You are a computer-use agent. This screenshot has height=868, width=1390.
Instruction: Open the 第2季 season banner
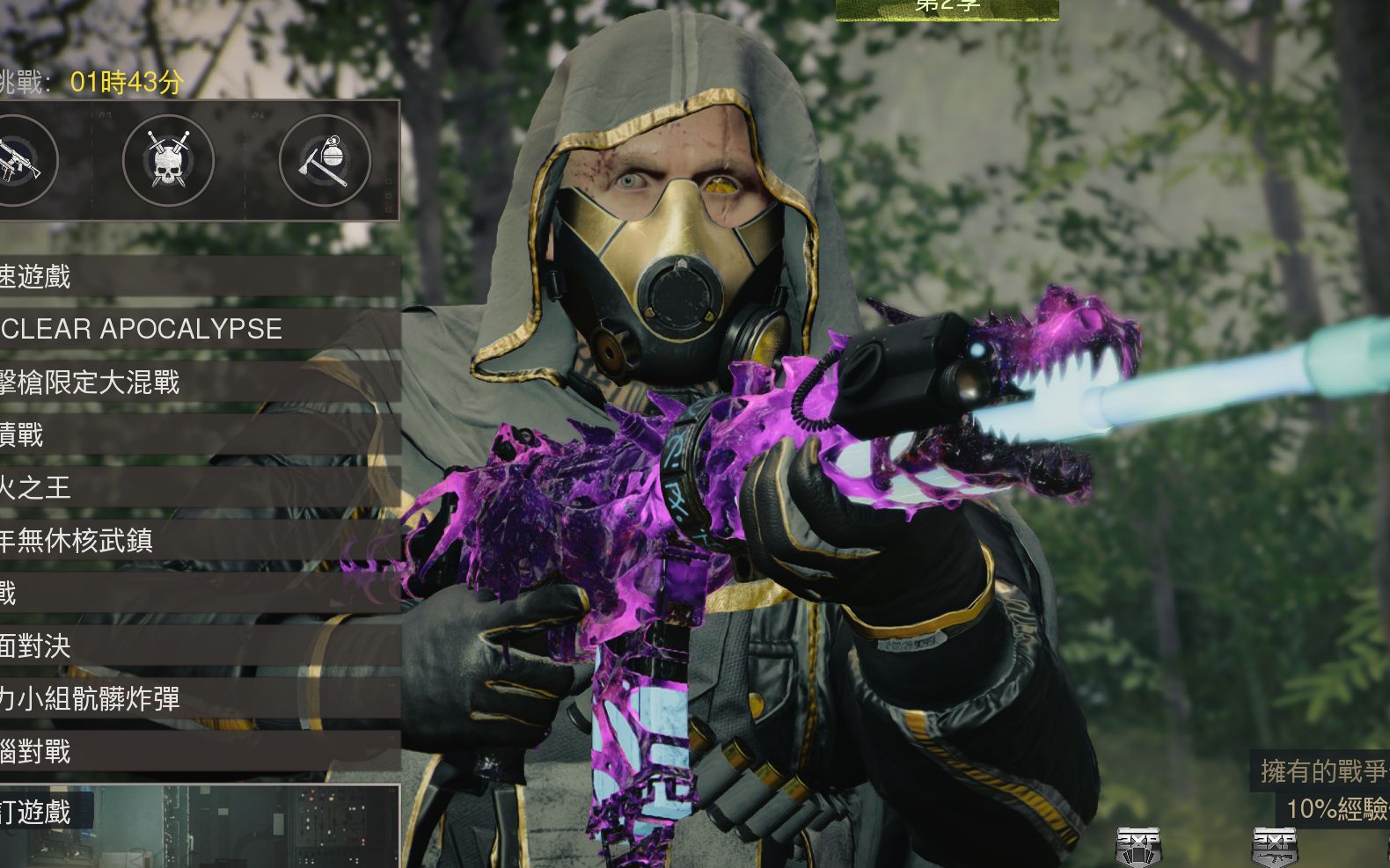click(947, 8)
